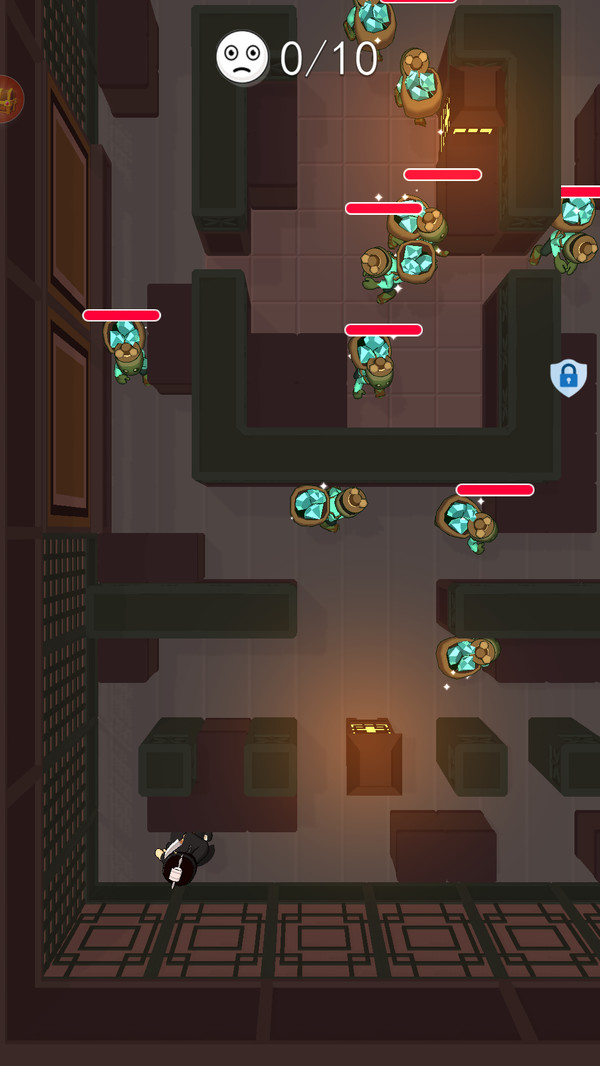The width and height of the screenshot is (600, 1066).
Task: Open the blue padlock shield icon
Action: coord(568,378)
